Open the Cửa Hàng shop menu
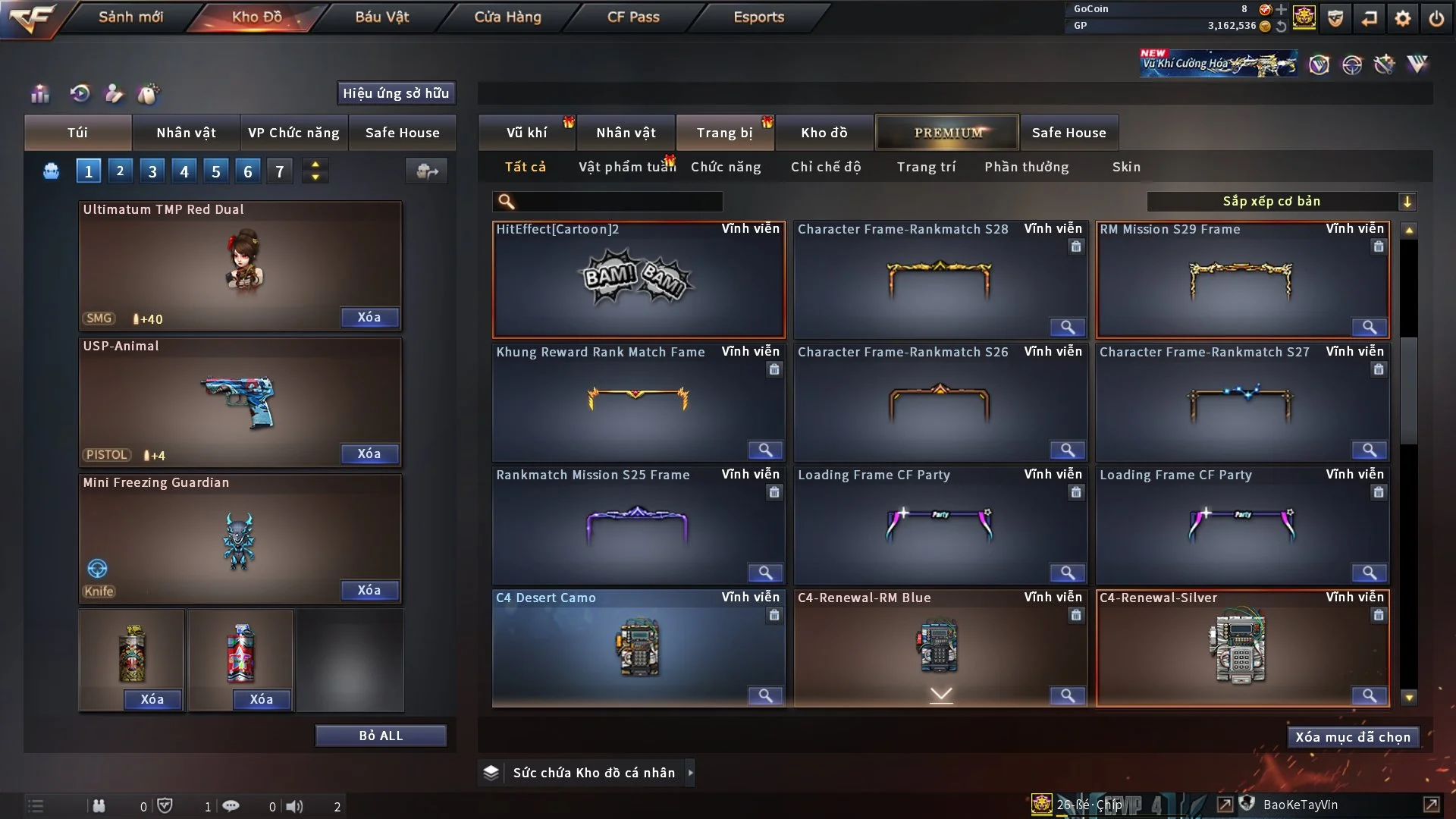 coord(507,17)
